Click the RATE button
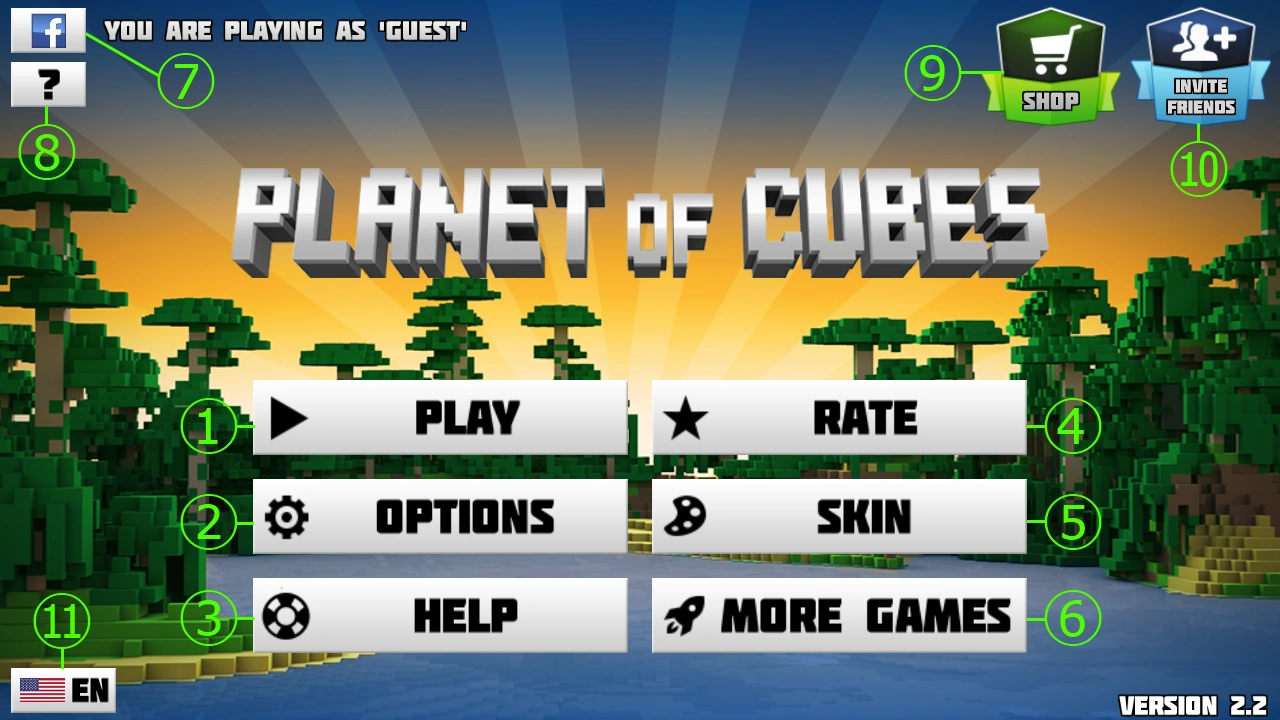1280x720 pixels. 838,417
